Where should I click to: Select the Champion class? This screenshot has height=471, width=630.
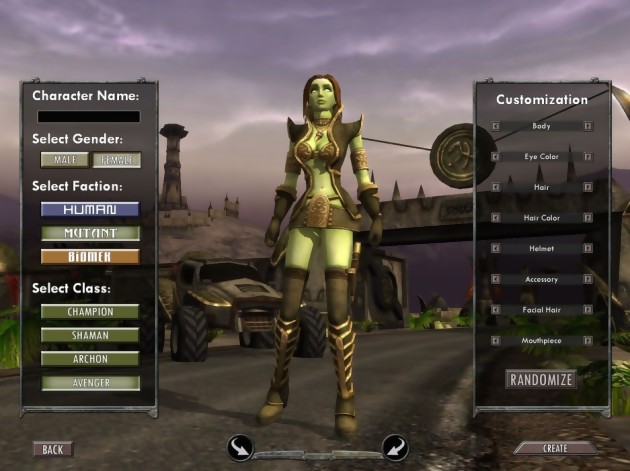click(89, 312)
